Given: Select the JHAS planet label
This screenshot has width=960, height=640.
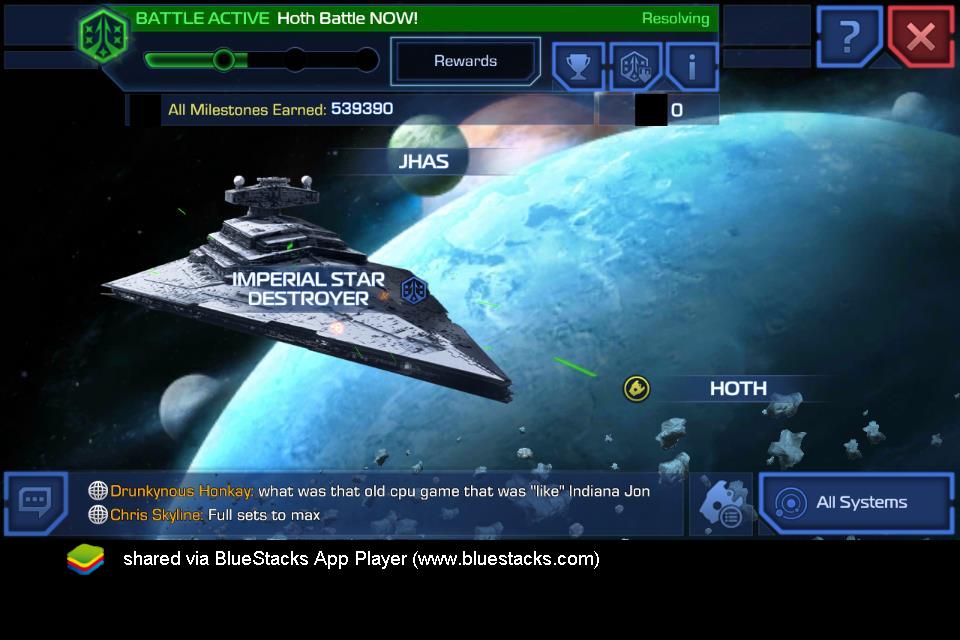Looking at the screenshot, I should point(424,161).
